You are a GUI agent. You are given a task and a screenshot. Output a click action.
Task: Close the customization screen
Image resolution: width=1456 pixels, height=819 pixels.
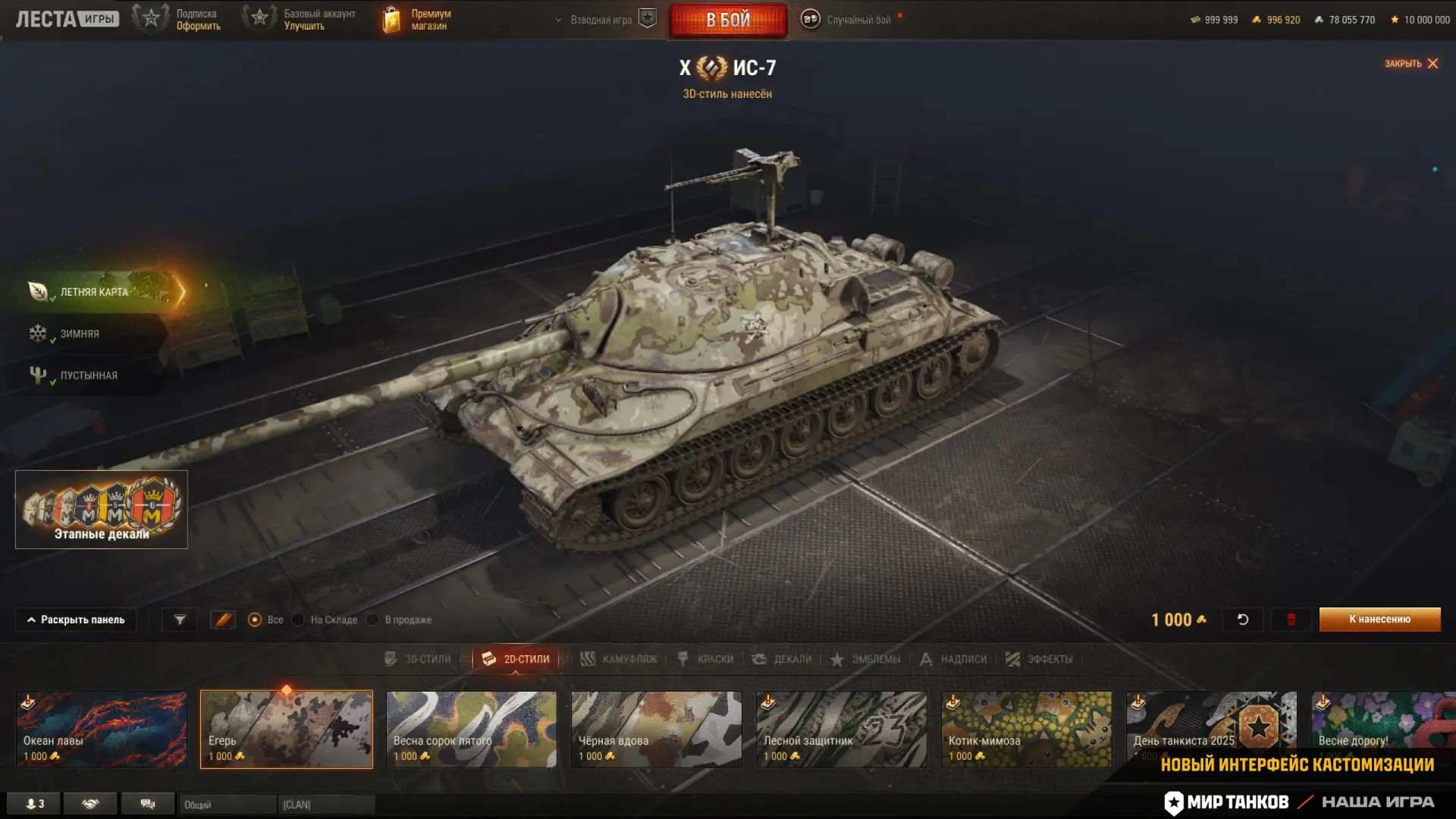click(x=1411, y=64)
